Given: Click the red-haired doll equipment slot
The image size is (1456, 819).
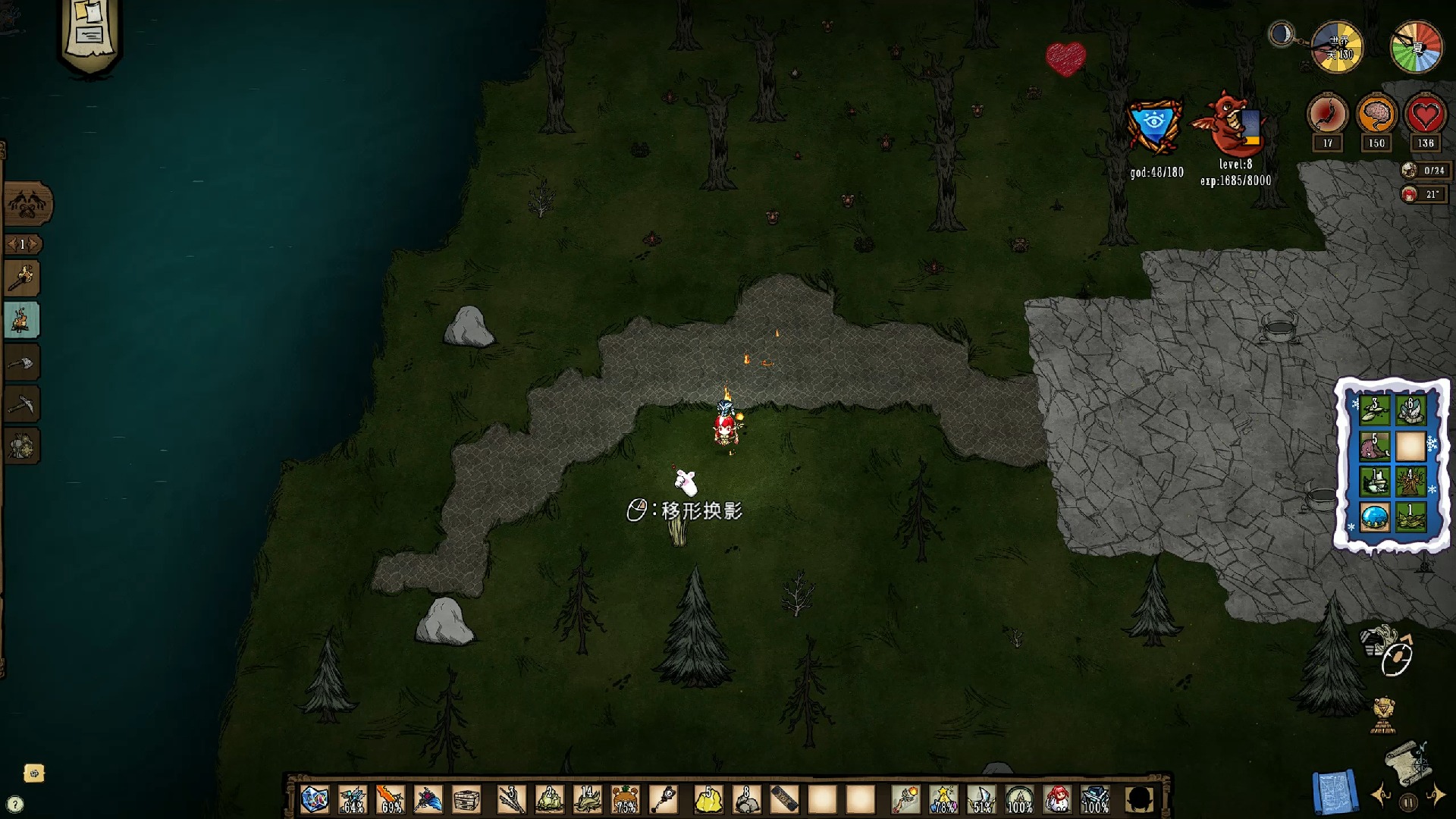Looking at the screenshot, I should pyautogui.click(x=1057, y=799).
